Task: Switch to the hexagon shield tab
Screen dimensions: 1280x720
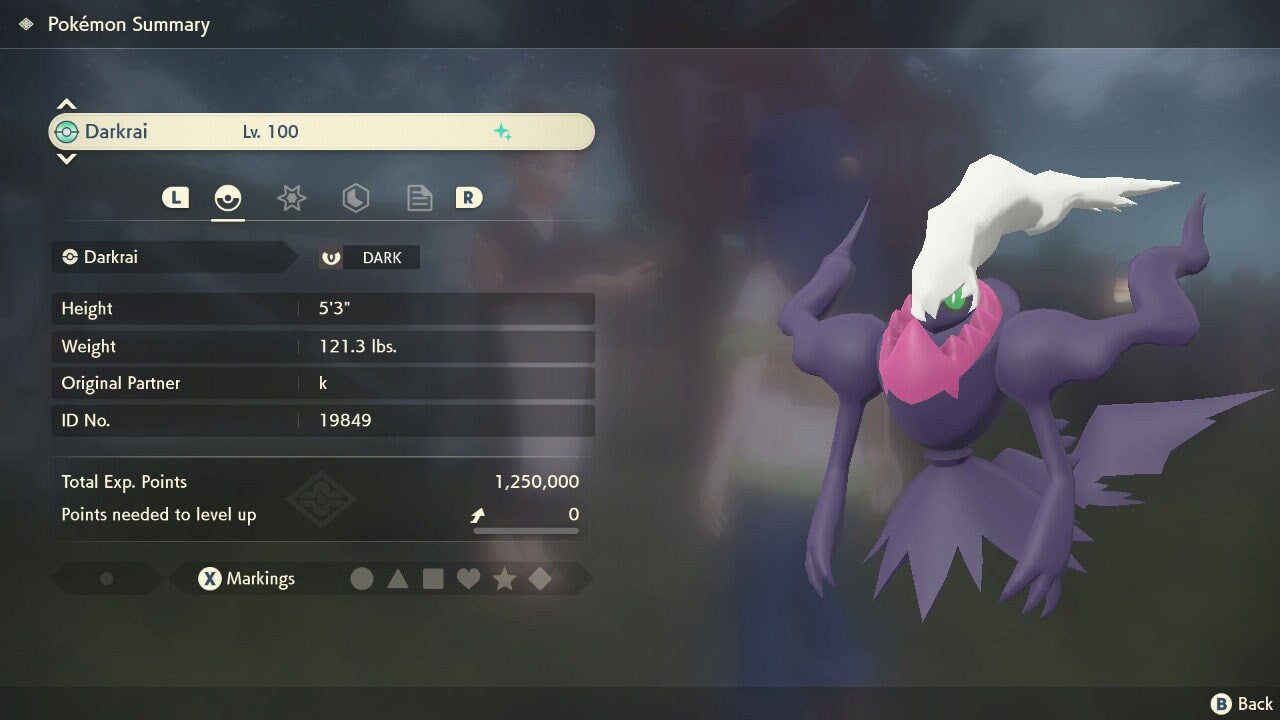Action: point(355,198)
